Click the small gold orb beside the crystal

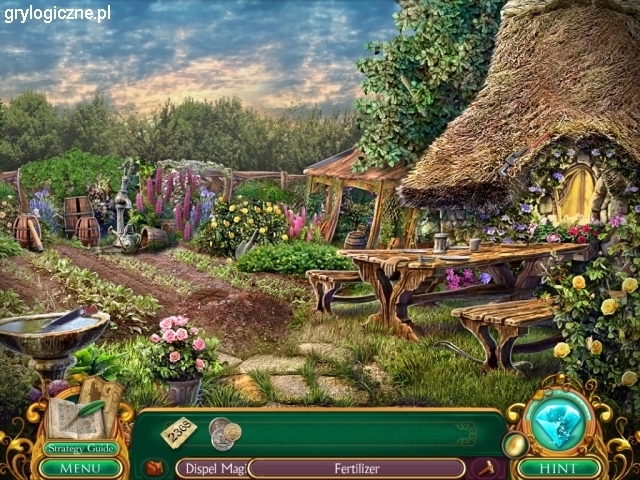click(514, 444)
